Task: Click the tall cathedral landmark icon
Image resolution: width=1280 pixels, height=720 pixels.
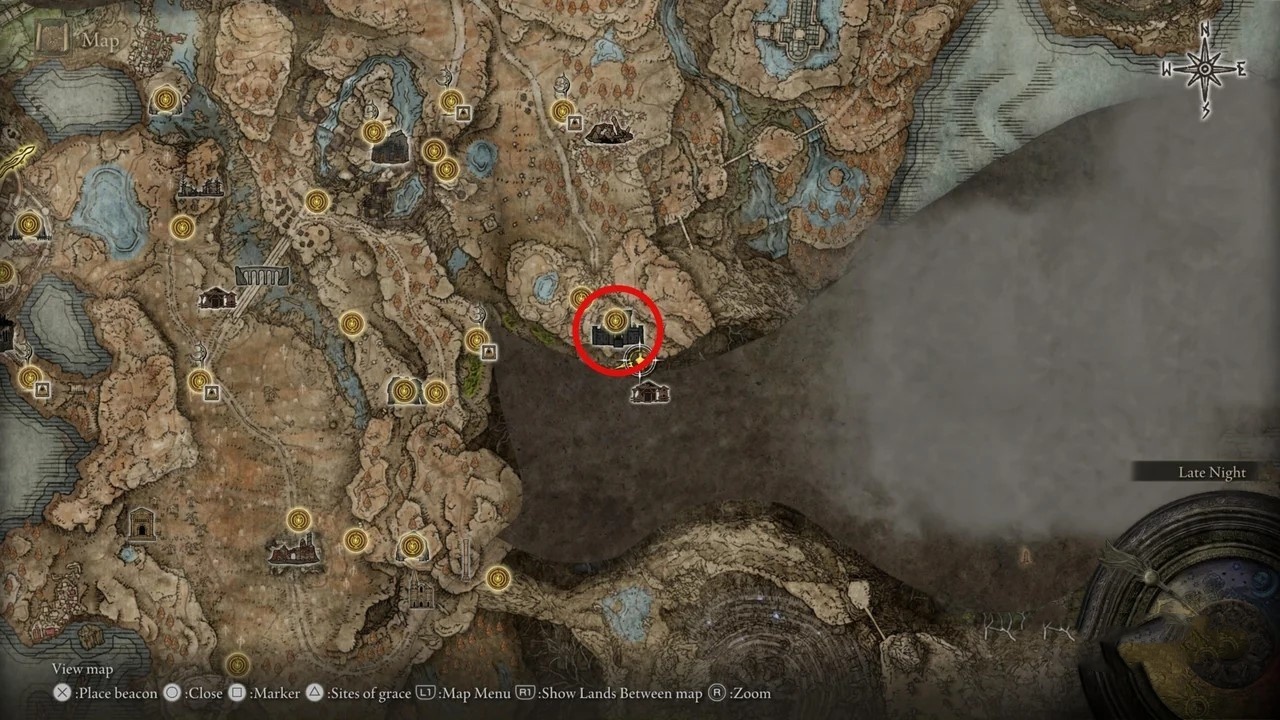Action: pyautogui.click(x=418, y=590)
